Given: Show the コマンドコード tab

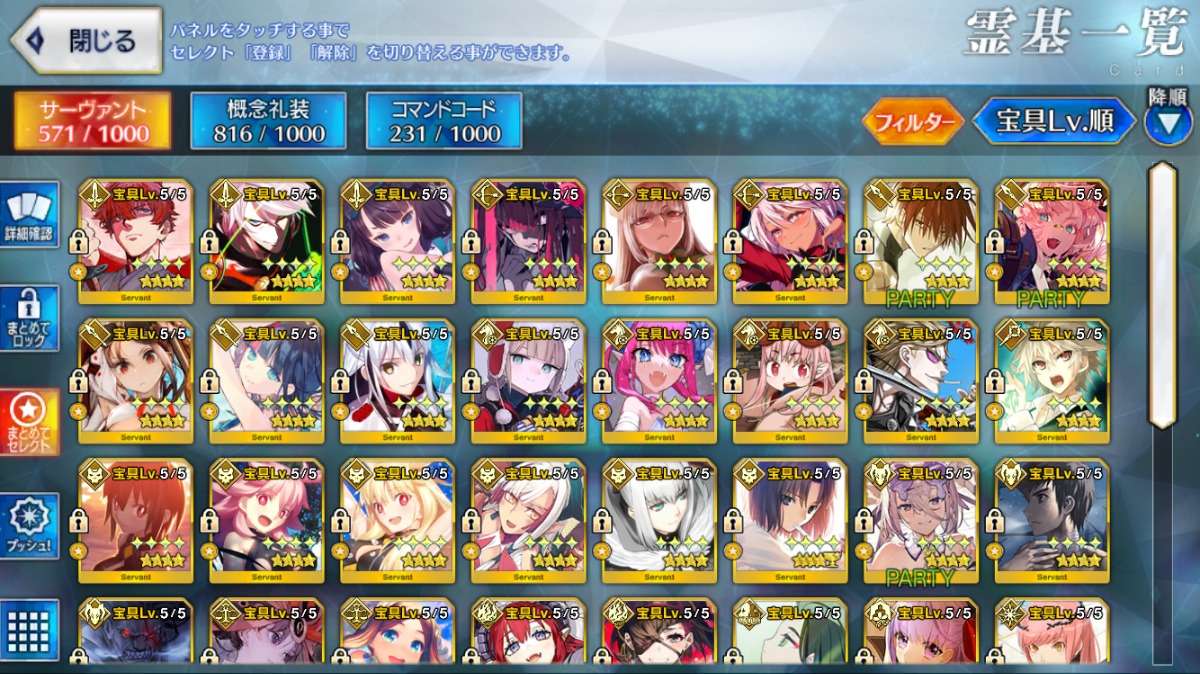Looking at the screenshot, I should [x=444, y=121].
